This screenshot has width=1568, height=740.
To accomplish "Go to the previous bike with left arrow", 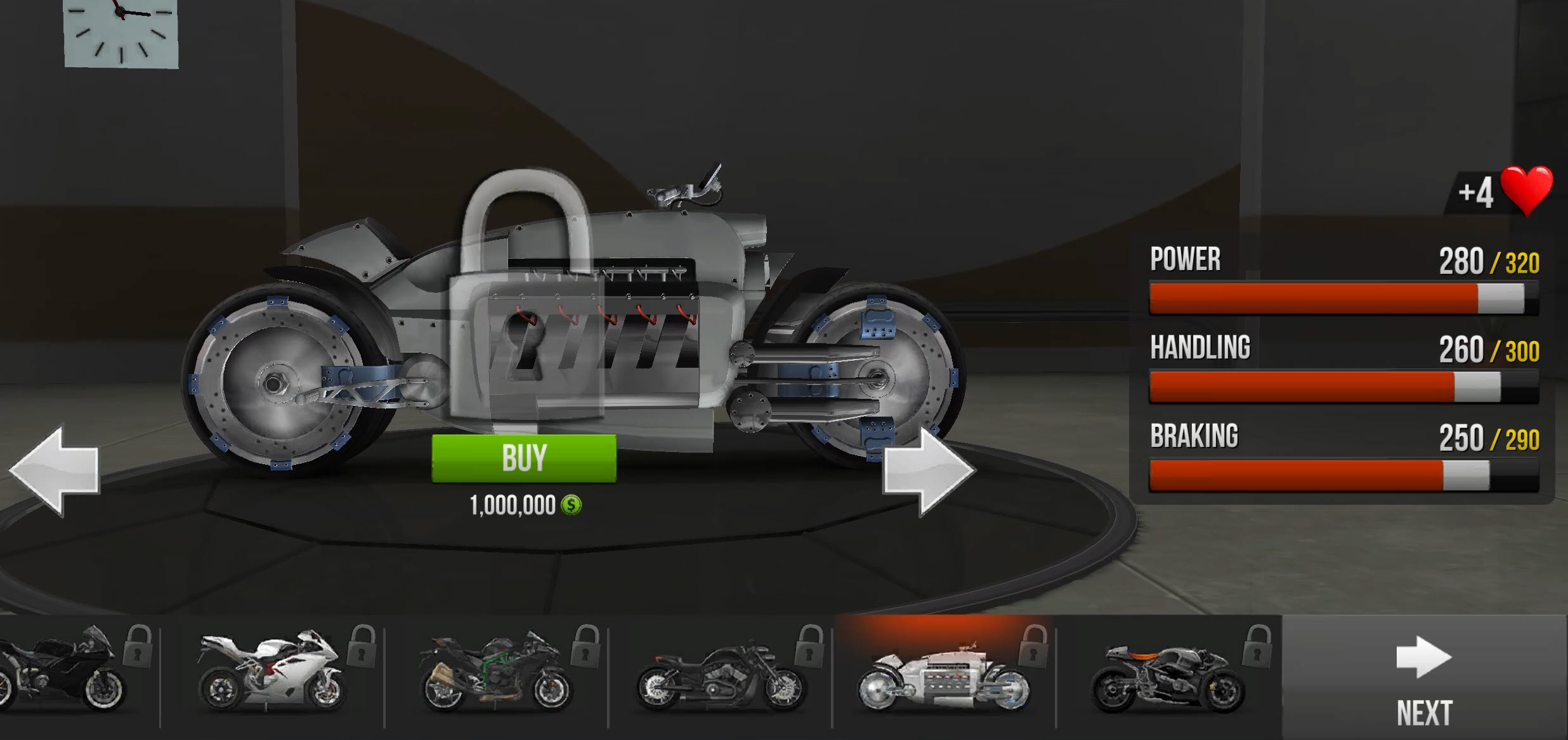I will click(55, 470).
